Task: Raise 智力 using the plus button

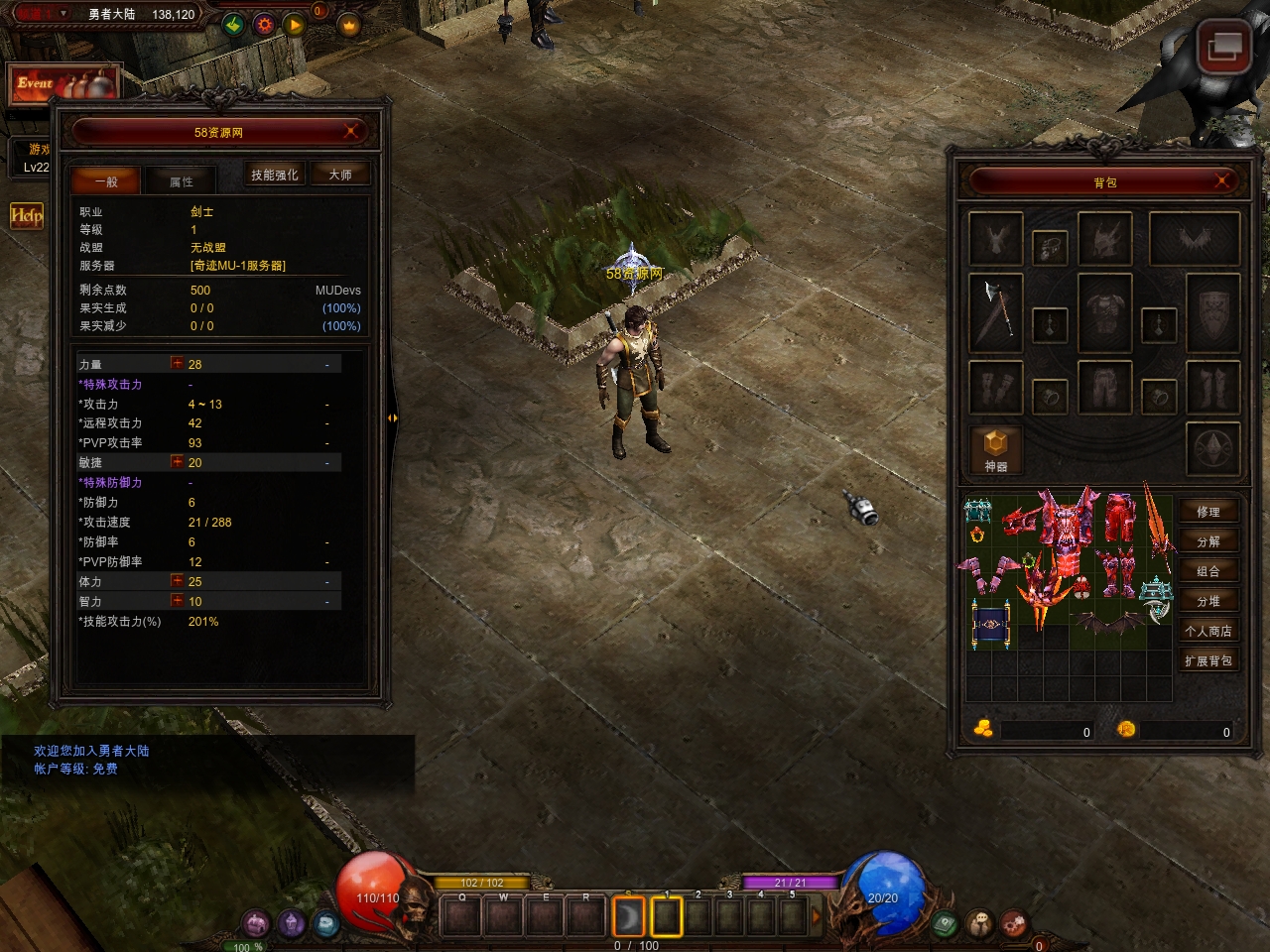Action: pyautogui.click(x=177, y=601)
